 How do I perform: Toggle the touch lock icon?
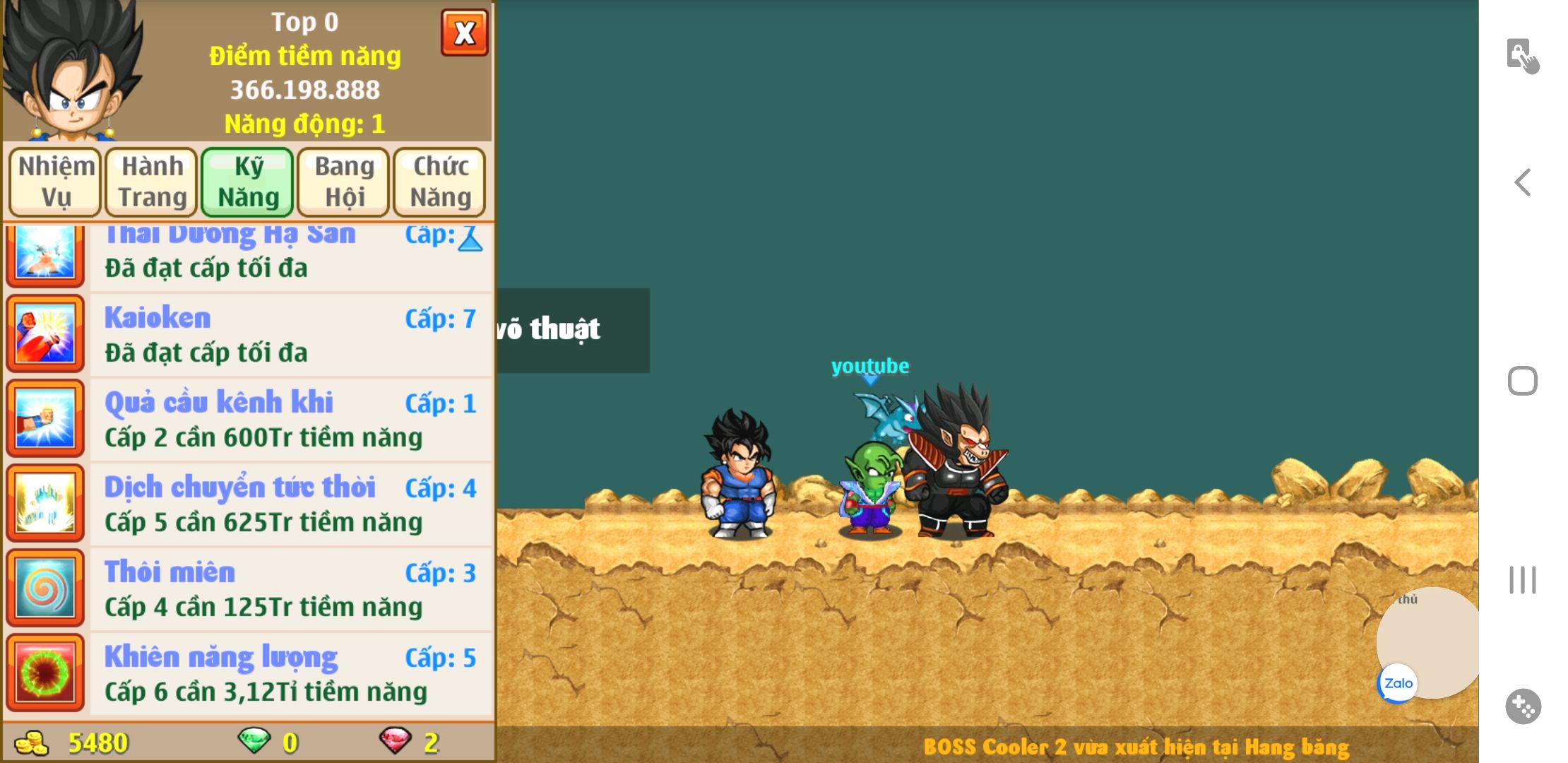tap(1522, 55)
